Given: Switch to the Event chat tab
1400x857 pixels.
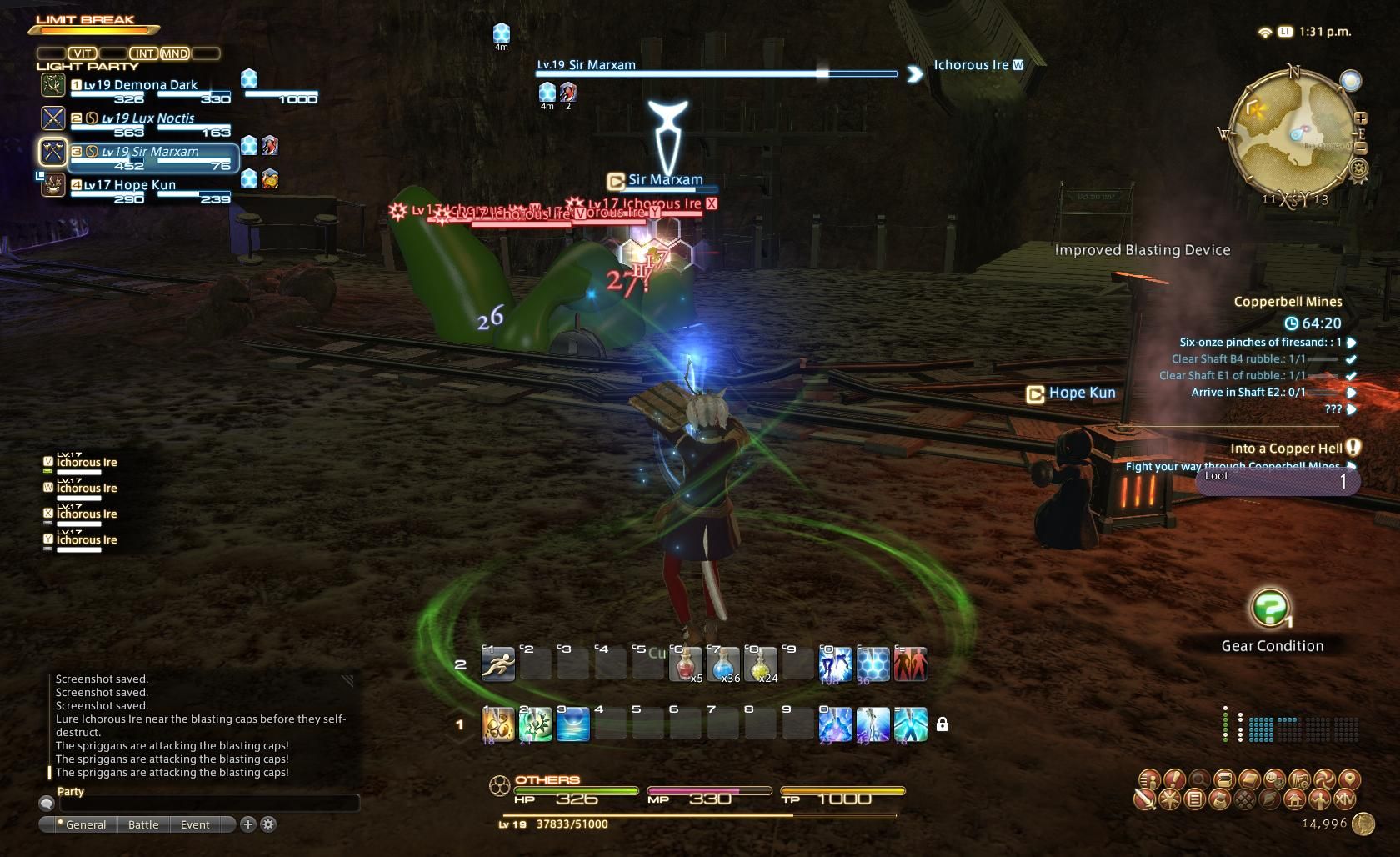Looking at the screenshot, I should click(195, 824).
